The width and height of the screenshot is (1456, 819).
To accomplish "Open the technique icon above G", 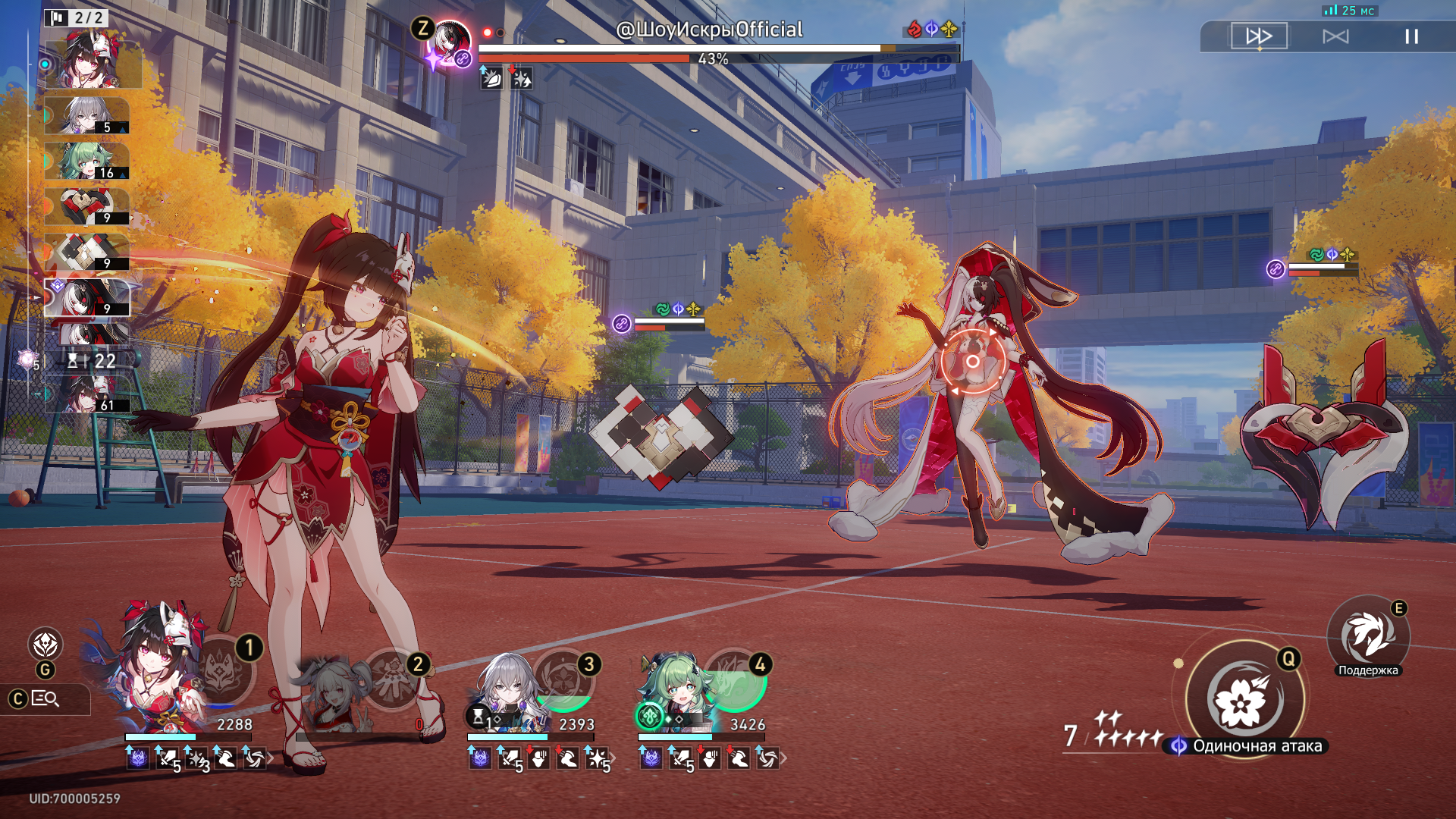I will (45, 645).
